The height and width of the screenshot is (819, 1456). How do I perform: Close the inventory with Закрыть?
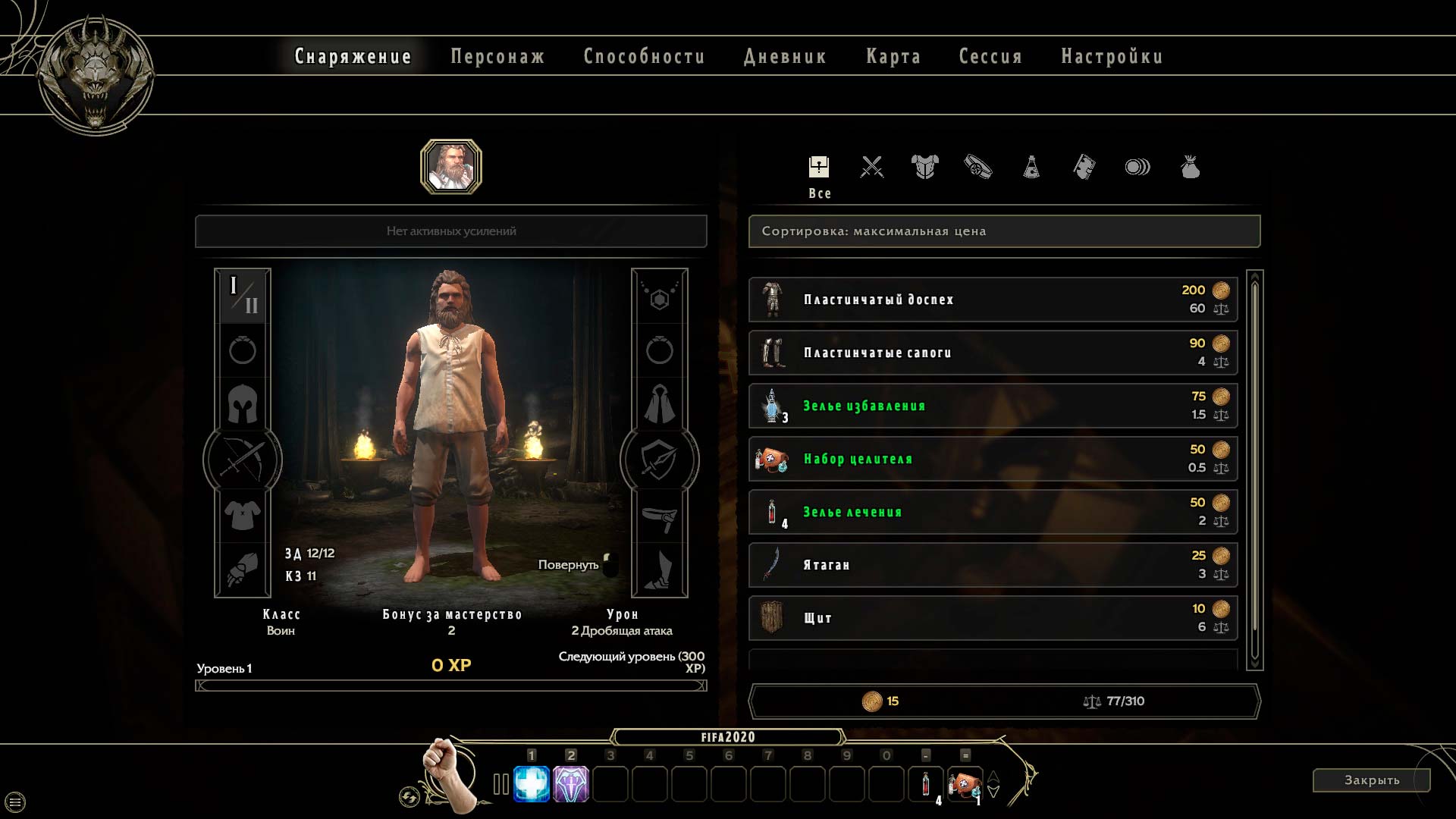(x=1371, y=780)
